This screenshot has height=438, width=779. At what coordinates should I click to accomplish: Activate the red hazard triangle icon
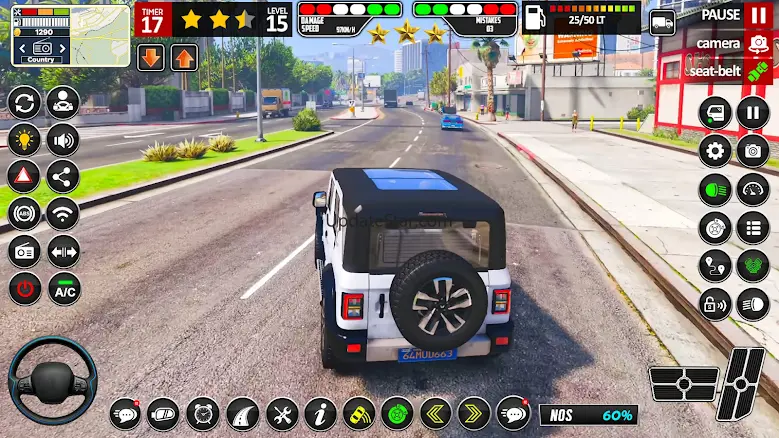click(x=24, y=177)
